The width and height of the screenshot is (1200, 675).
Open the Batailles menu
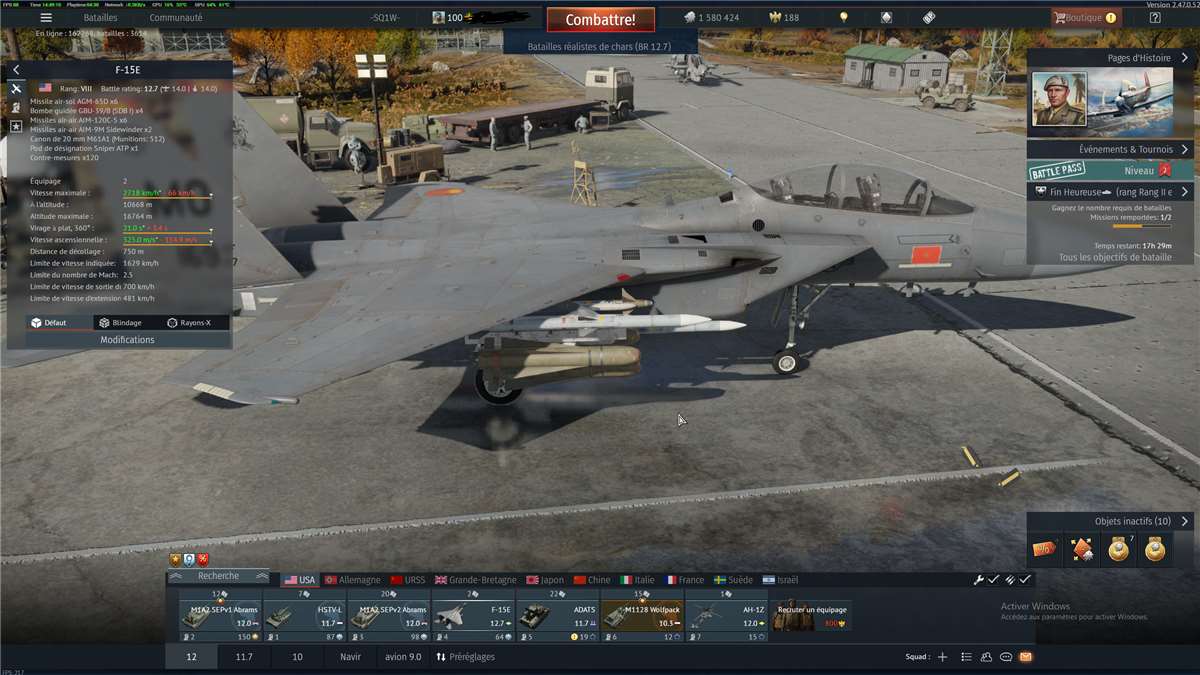(100, 18)
